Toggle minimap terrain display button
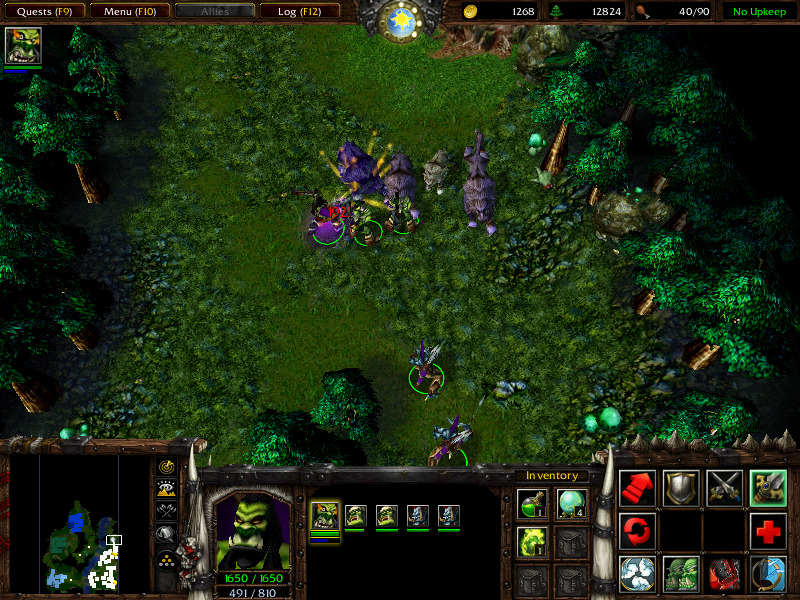 166,489
